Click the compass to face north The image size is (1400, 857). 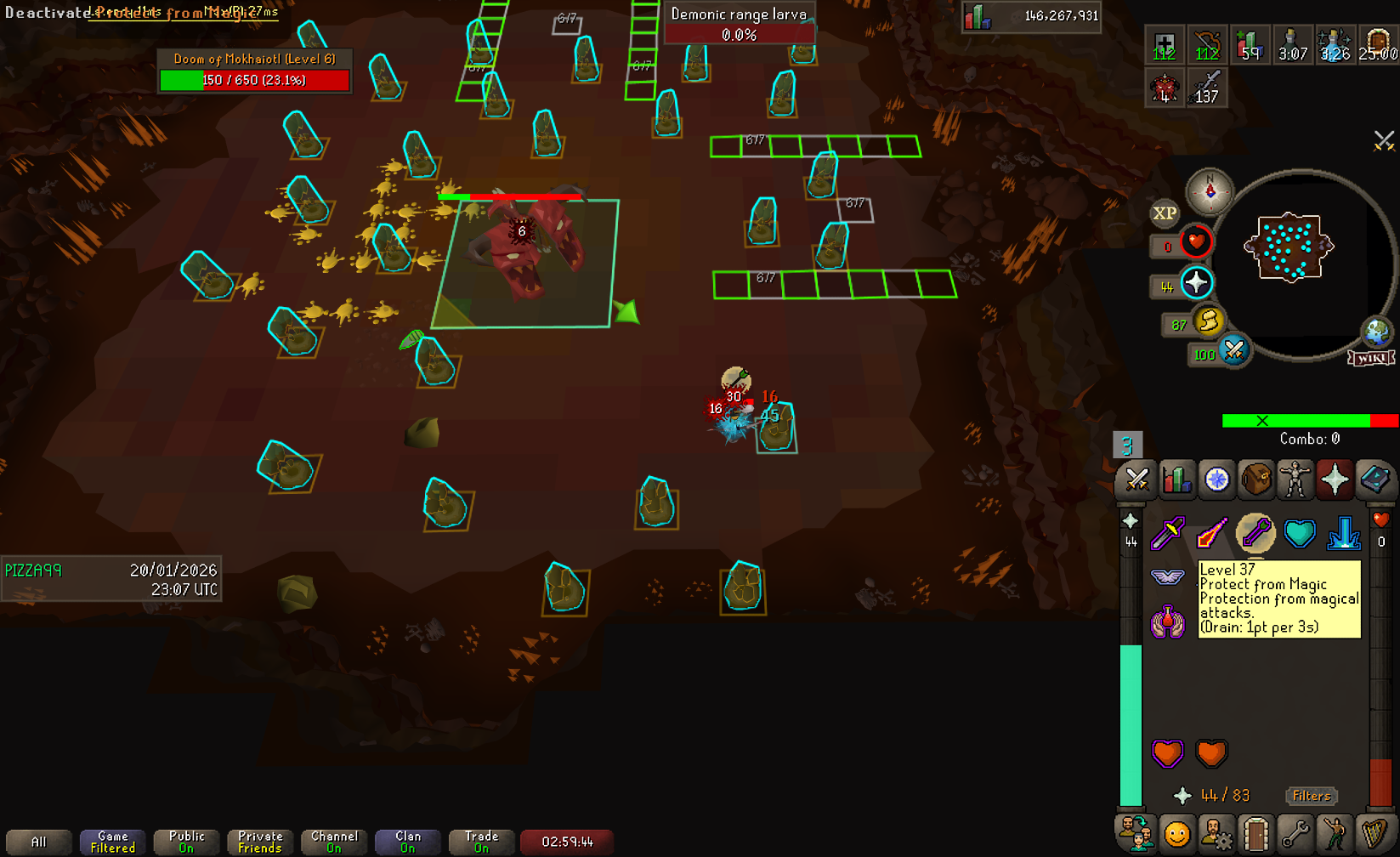coord(1210,190)
